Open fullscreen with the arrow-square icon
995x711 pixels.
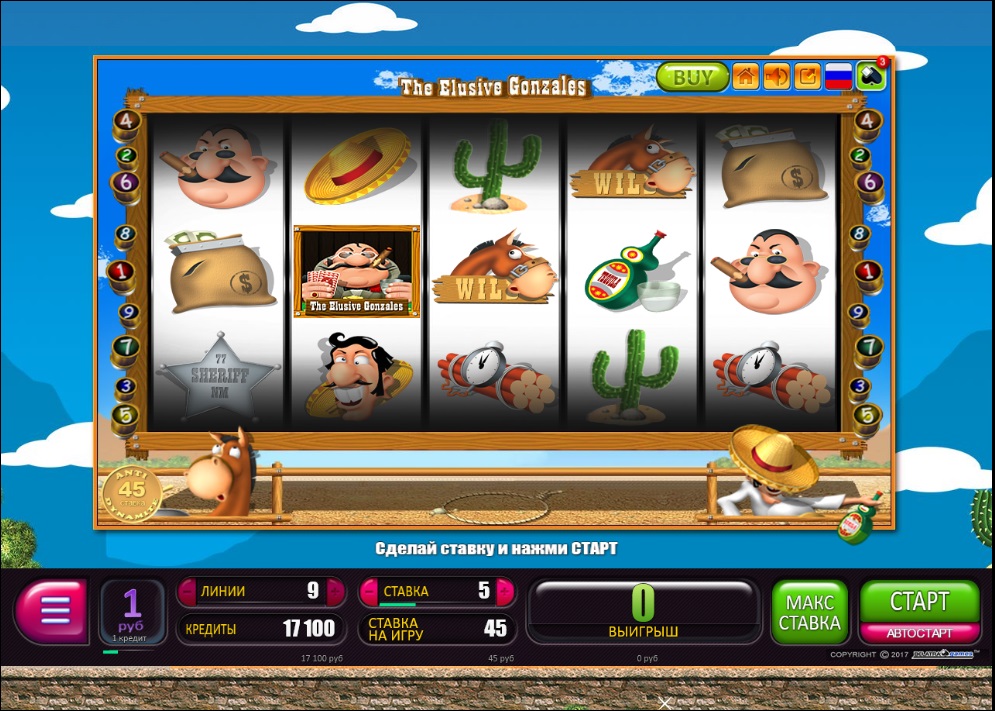[x=807, y=77]
